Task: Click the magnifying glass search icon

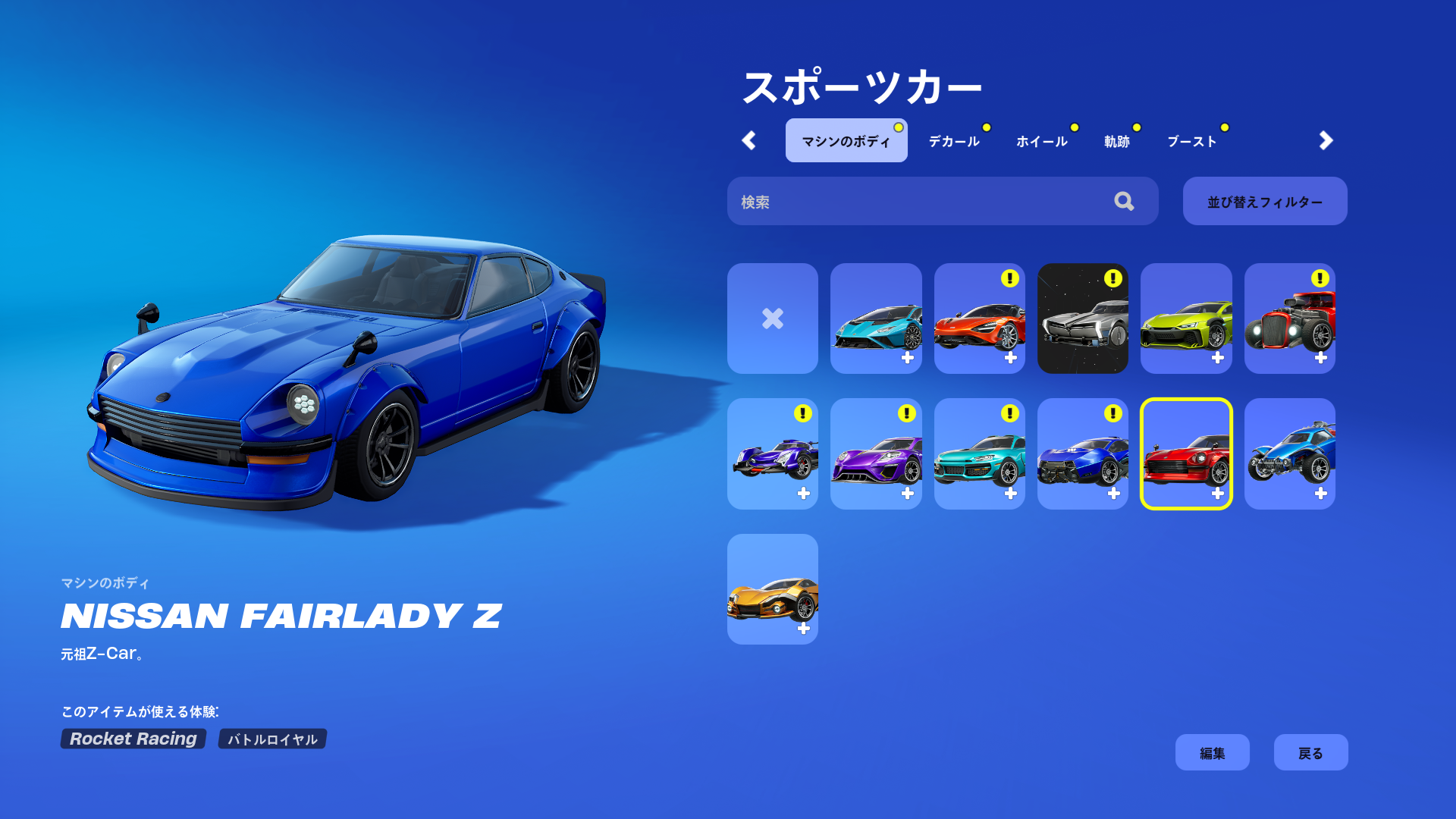Action: click(1125, 201)
